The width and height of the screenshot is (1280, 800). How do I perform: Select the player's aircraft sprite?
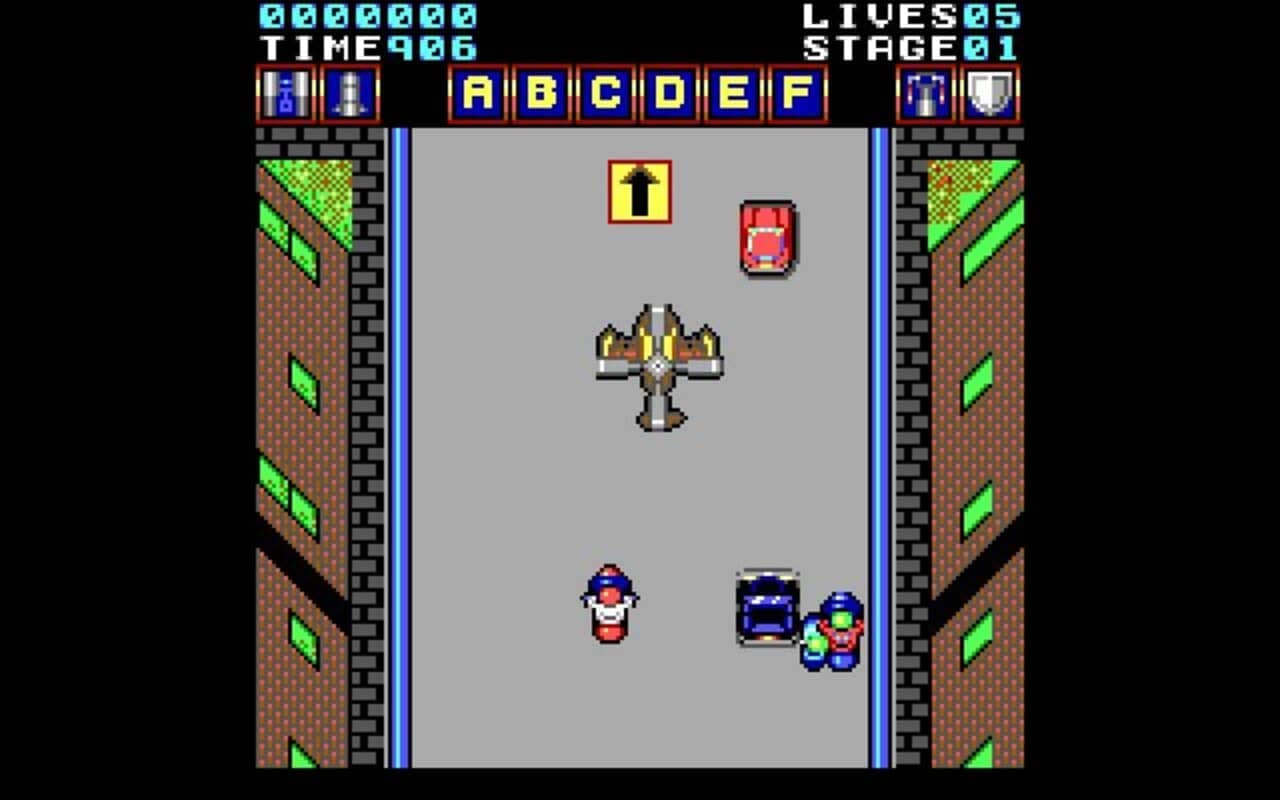pyautogui.click(x=658, y=365)
